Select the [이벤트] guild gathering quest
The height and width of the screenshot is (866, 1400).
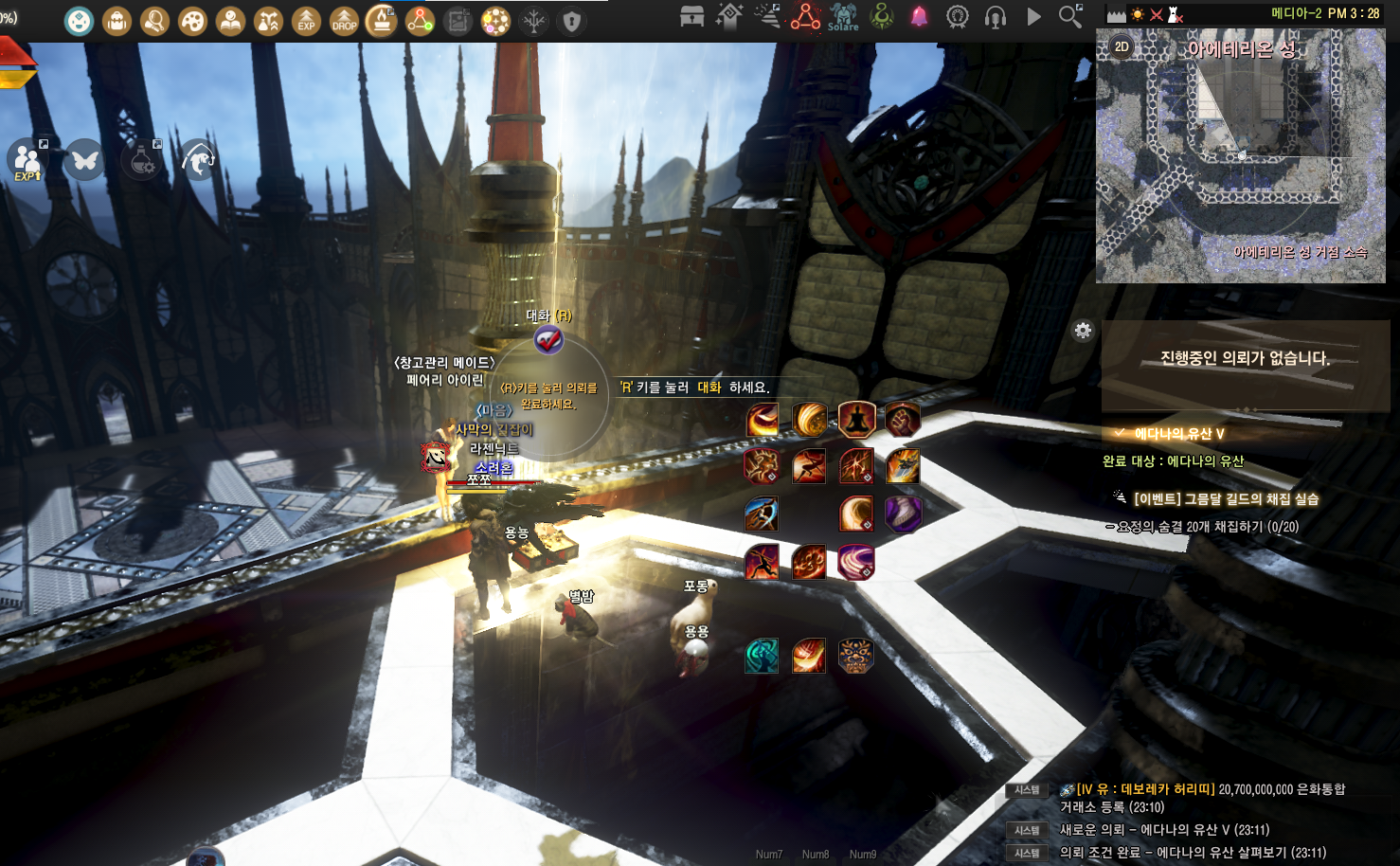[x=1225, y=499]
